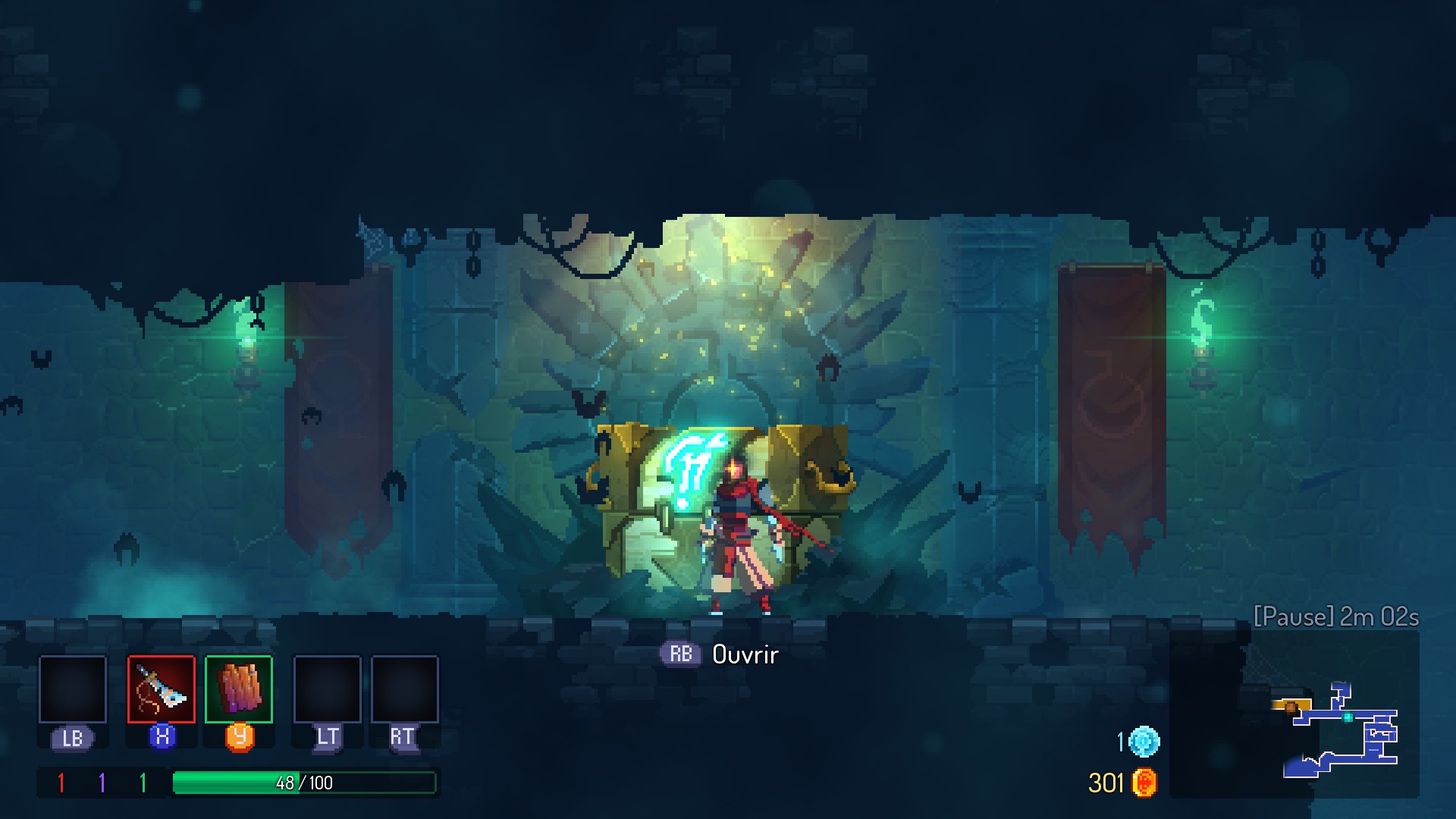Viewport: 1456px width, 819px height.
Task: Select the wooden shield slot
Action: (x=239, y=689)
